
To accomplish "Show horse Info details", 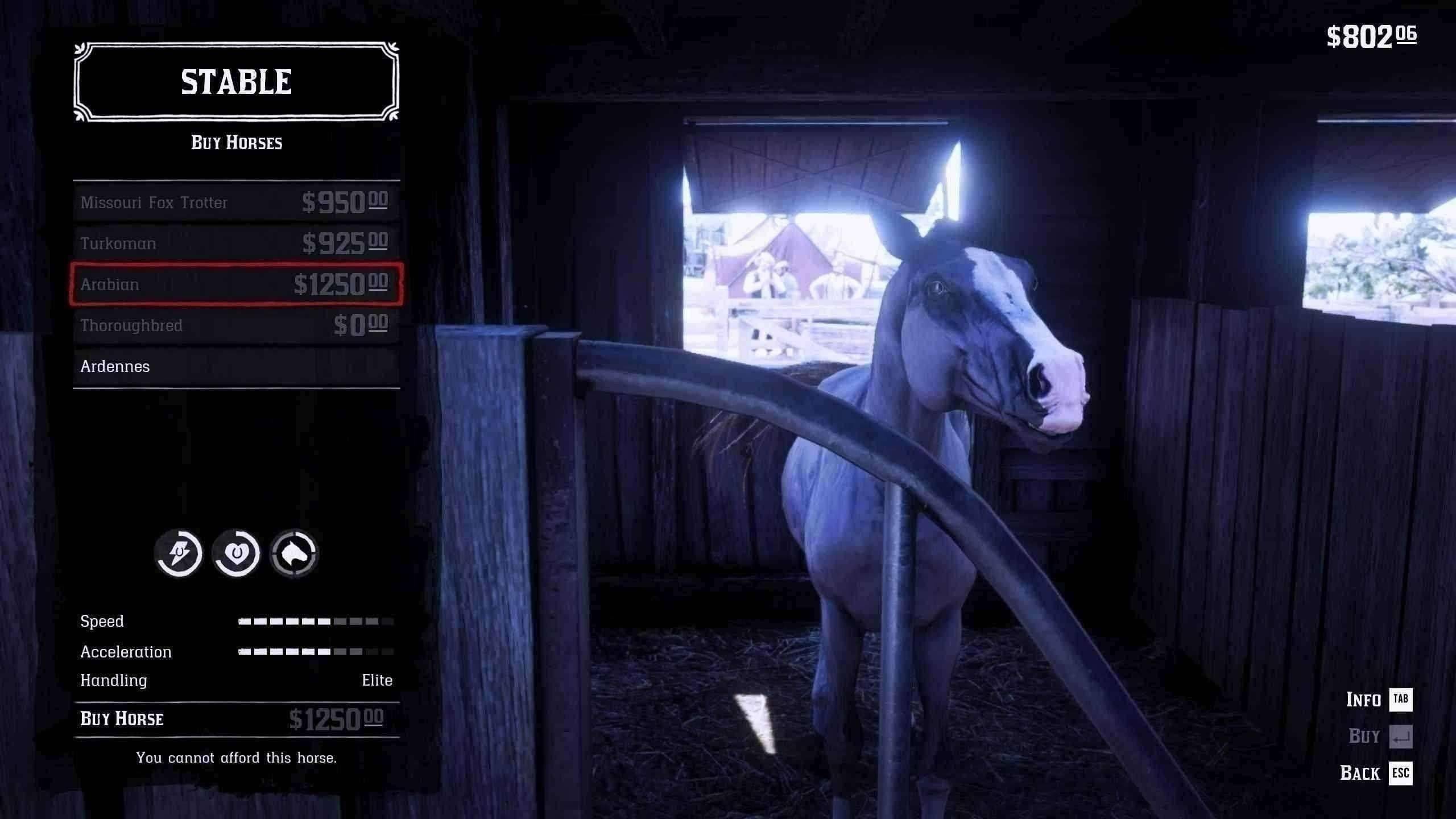I will click(1379, 700).
